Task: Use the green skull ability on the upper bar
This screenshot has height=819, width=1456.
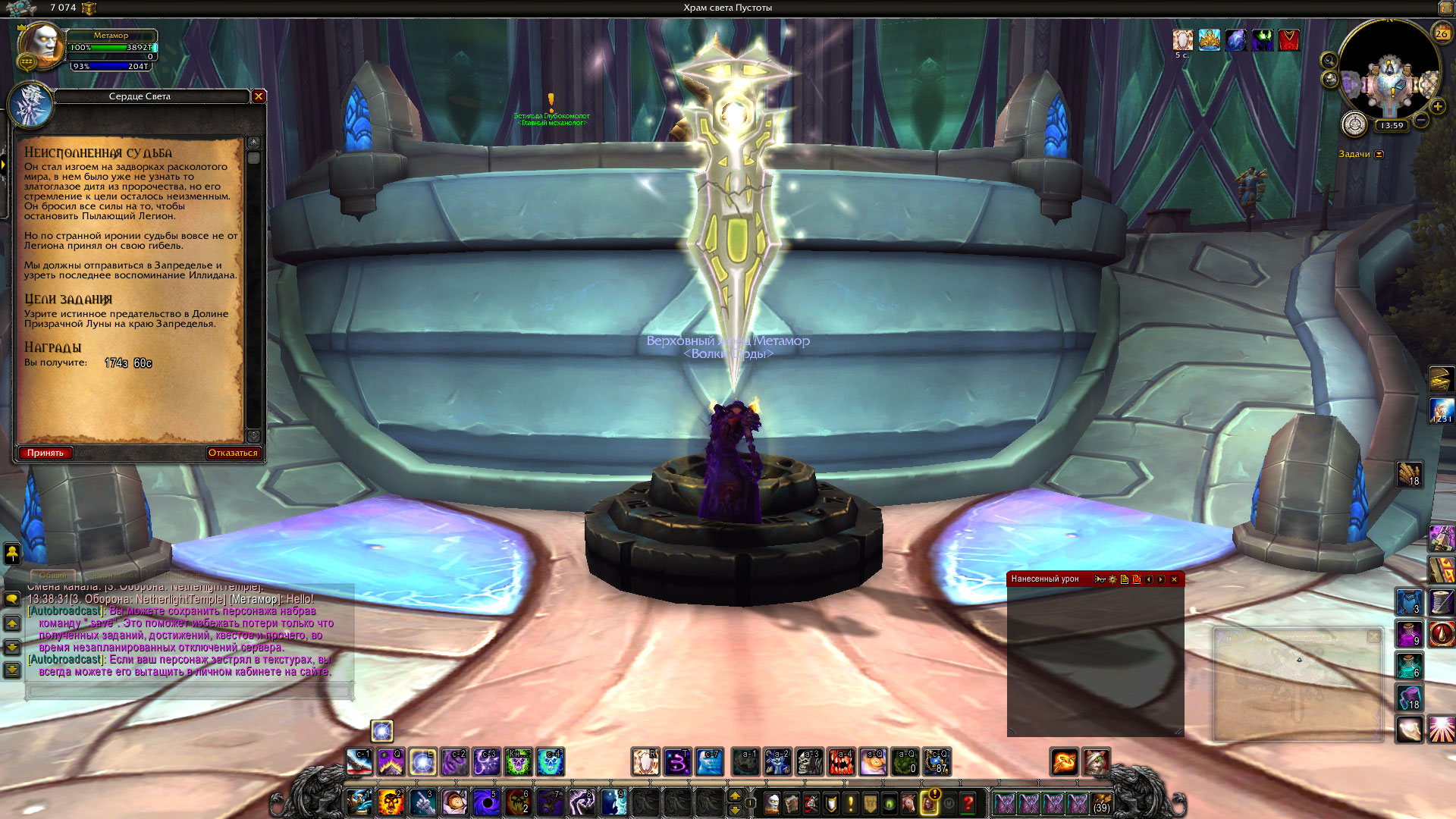Action: [x=519, y=762]
